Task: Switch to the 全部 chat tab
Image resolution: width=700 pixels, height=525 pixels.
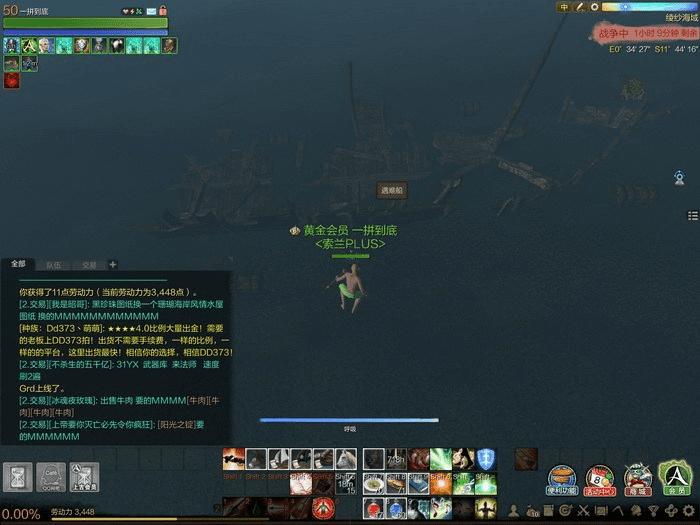Action: (18, 264)
